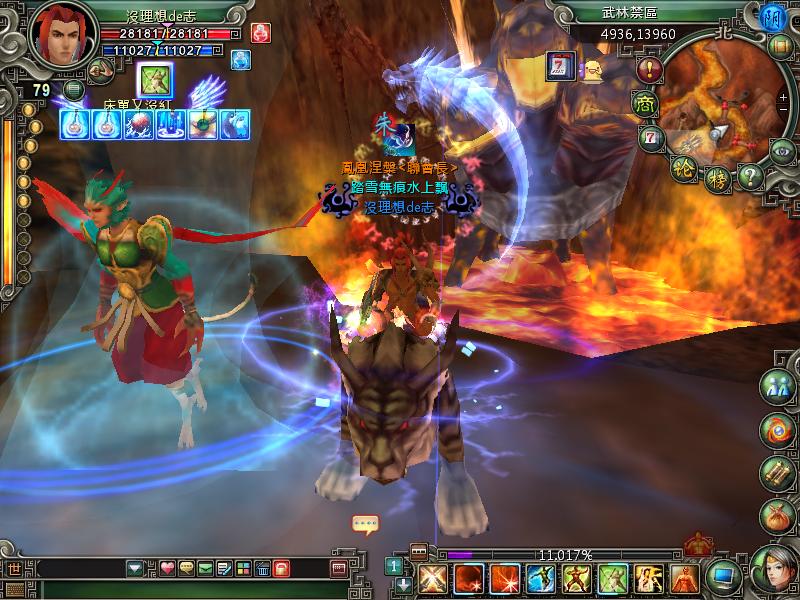Click the blue 閉 button near minimap

coord(771,19)
